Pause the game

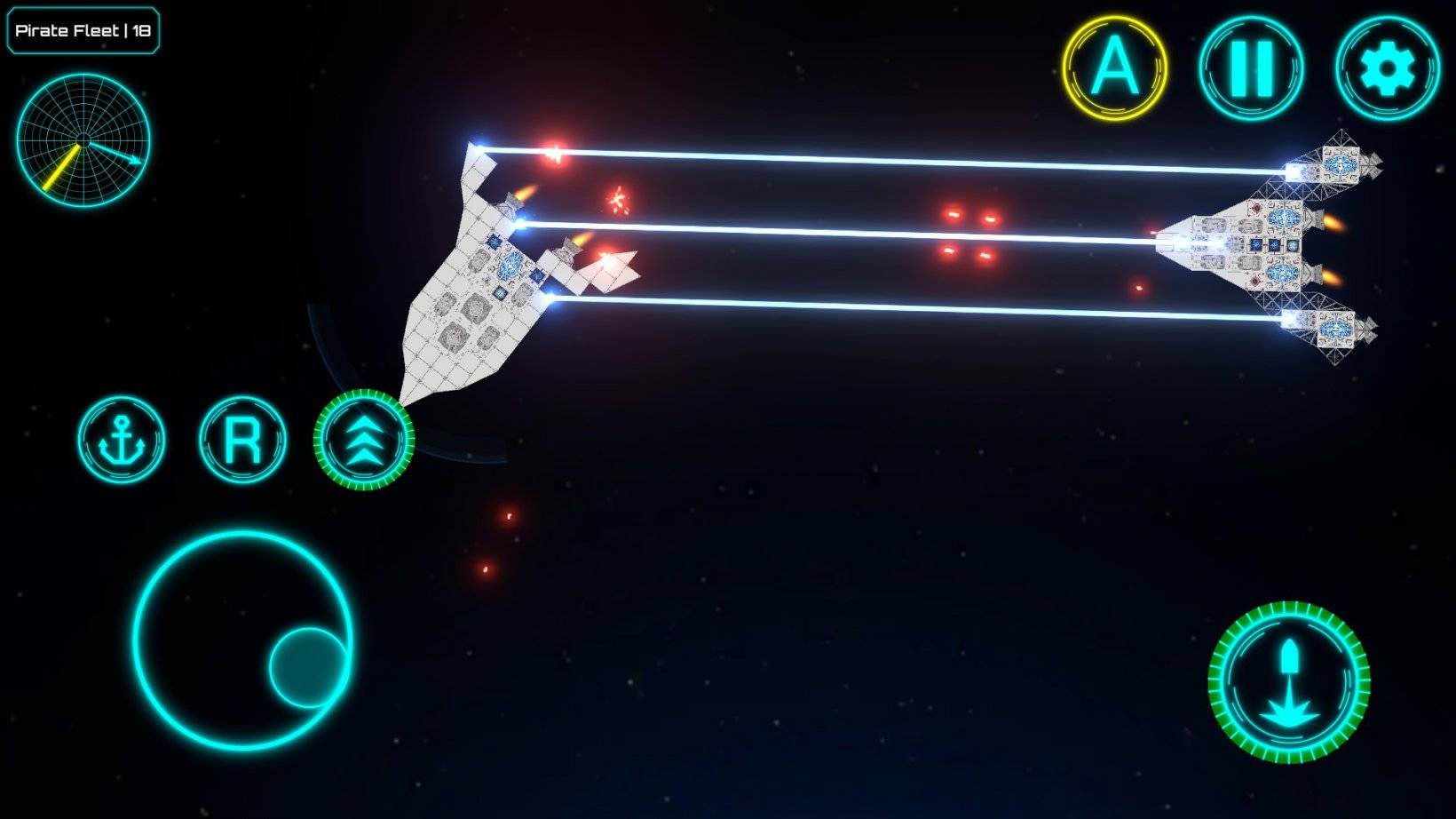coord(1253,67)
